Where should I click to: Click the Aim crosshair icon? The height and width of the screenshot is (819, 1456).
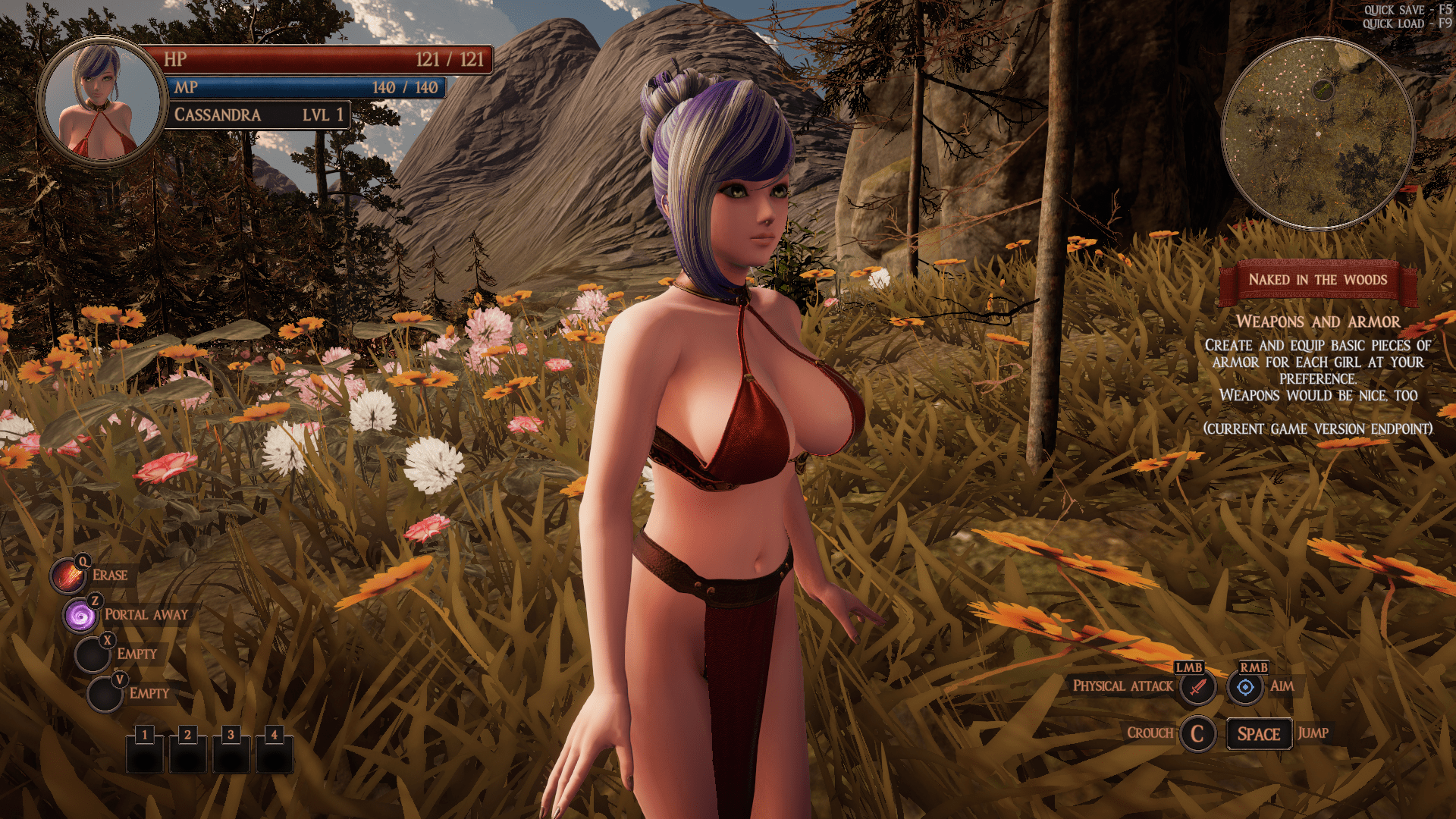[x=1247, y=689]
